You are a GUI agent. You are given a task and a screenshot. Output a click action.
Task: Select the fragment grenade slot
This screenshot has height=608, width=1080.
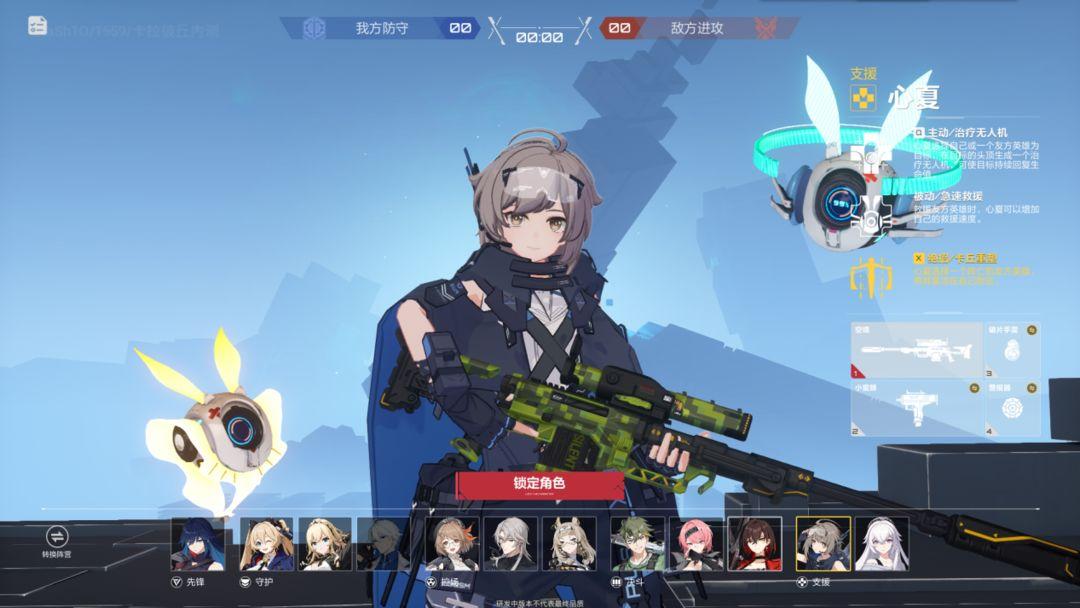pos(1012,349)
